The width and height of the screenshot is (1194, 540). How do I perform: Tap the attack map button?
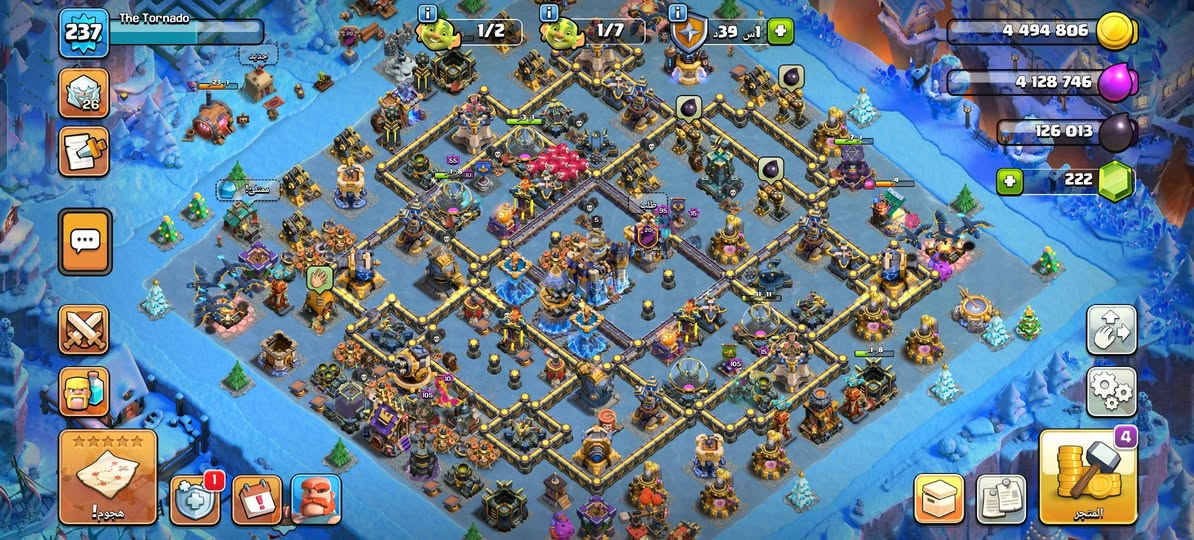[108, 478]
